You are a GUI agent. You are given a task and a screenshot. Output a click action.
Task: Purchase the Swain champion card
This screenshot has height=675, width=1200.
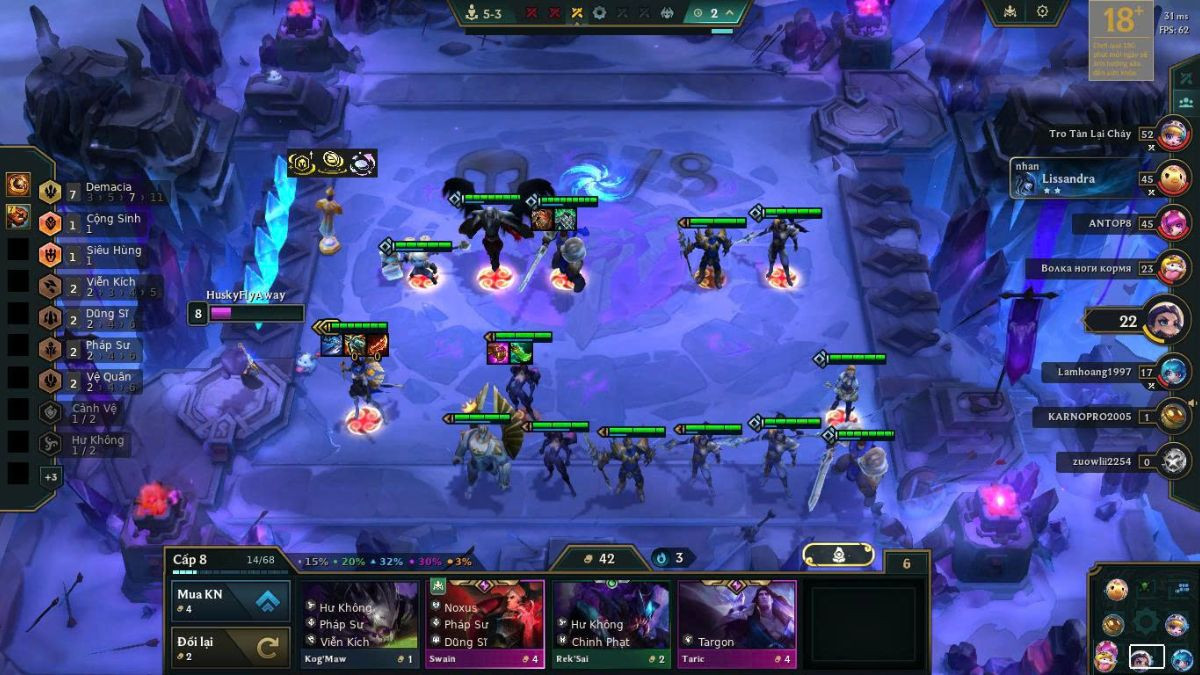pyautogui.click(x=485, y=624)
